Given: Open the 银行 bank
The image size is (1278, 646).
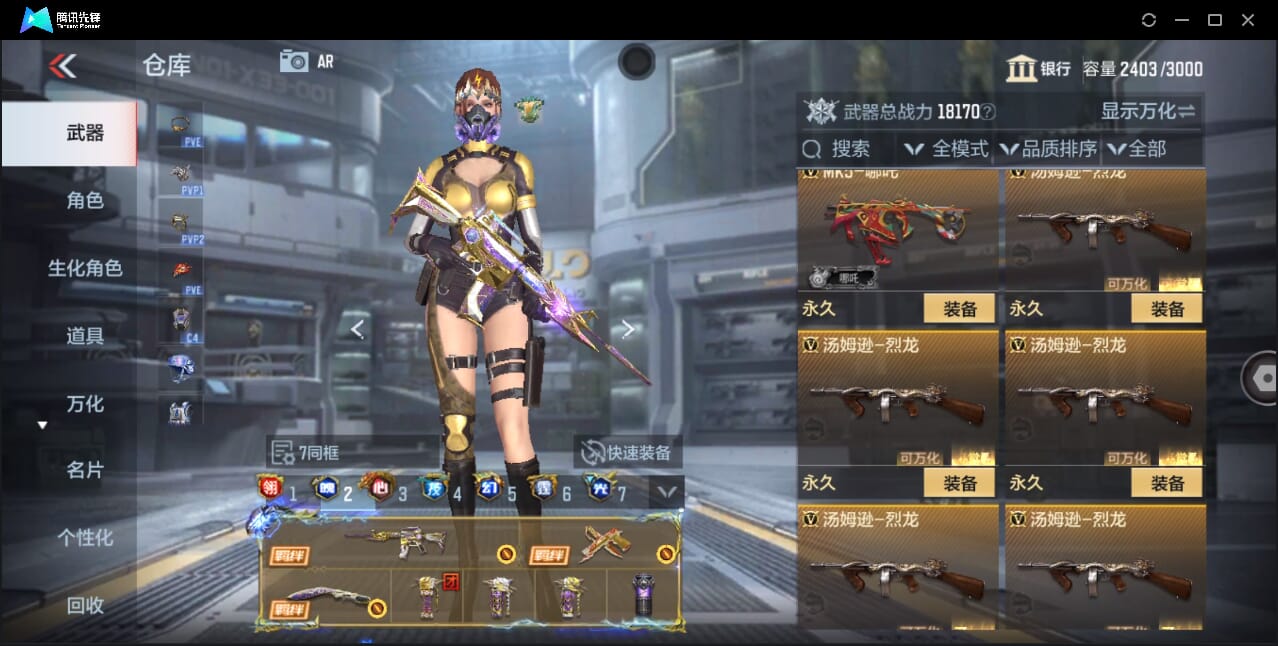Looking at the screenshot, I should pos(1038,68).
